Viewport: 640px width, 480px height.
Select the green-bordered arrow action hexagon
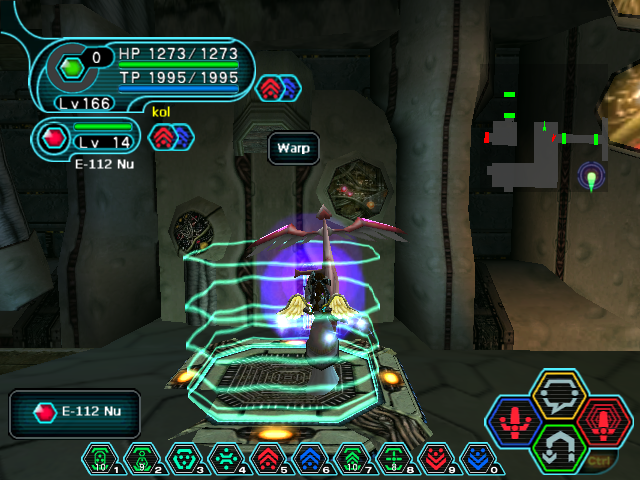559,448
